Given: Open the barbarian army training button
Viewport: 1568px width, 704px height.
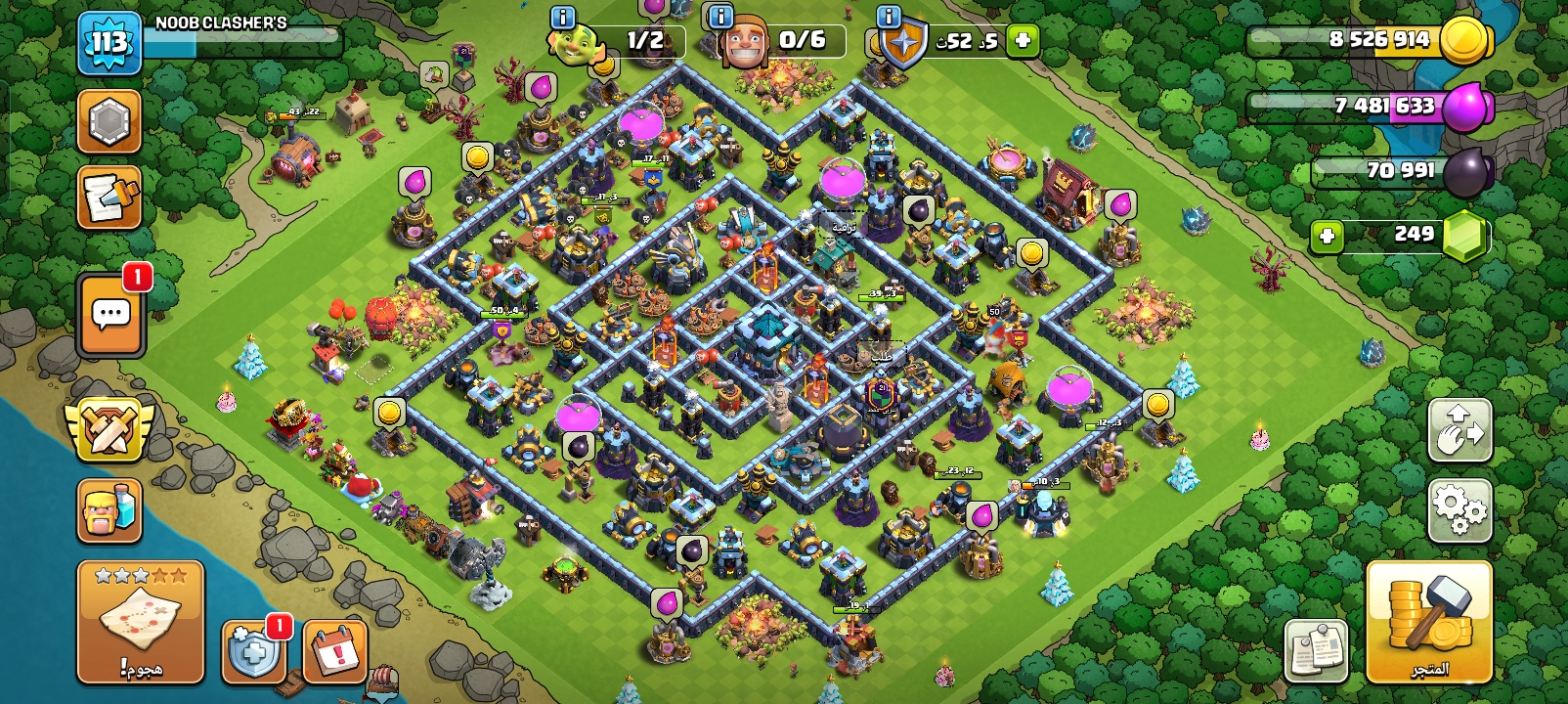Looking at the screenshot, I should 109,510.
